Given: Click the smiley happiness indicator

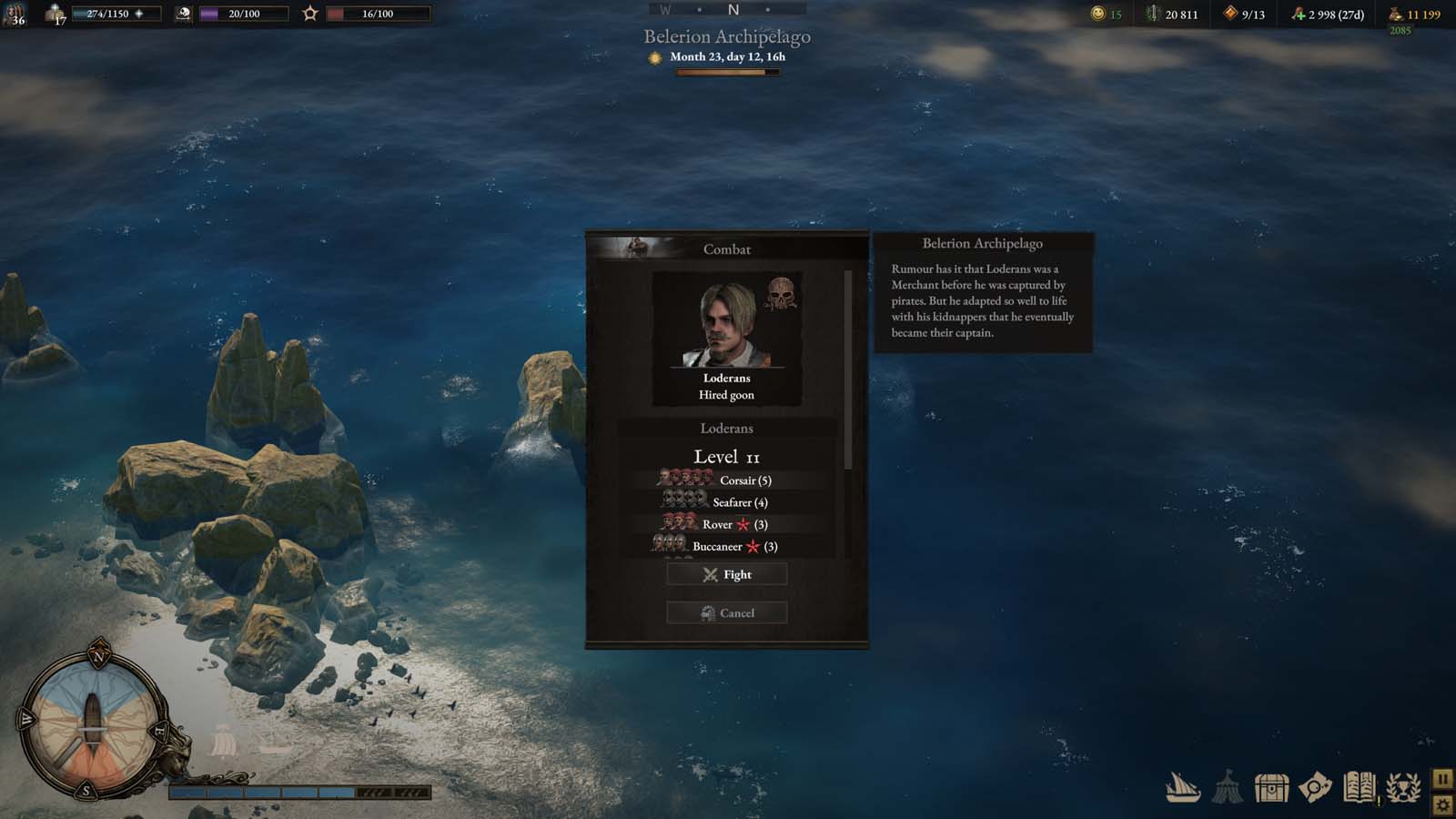Looking at the screenshot, I should pyautogui.click(x=1098, y=15).
